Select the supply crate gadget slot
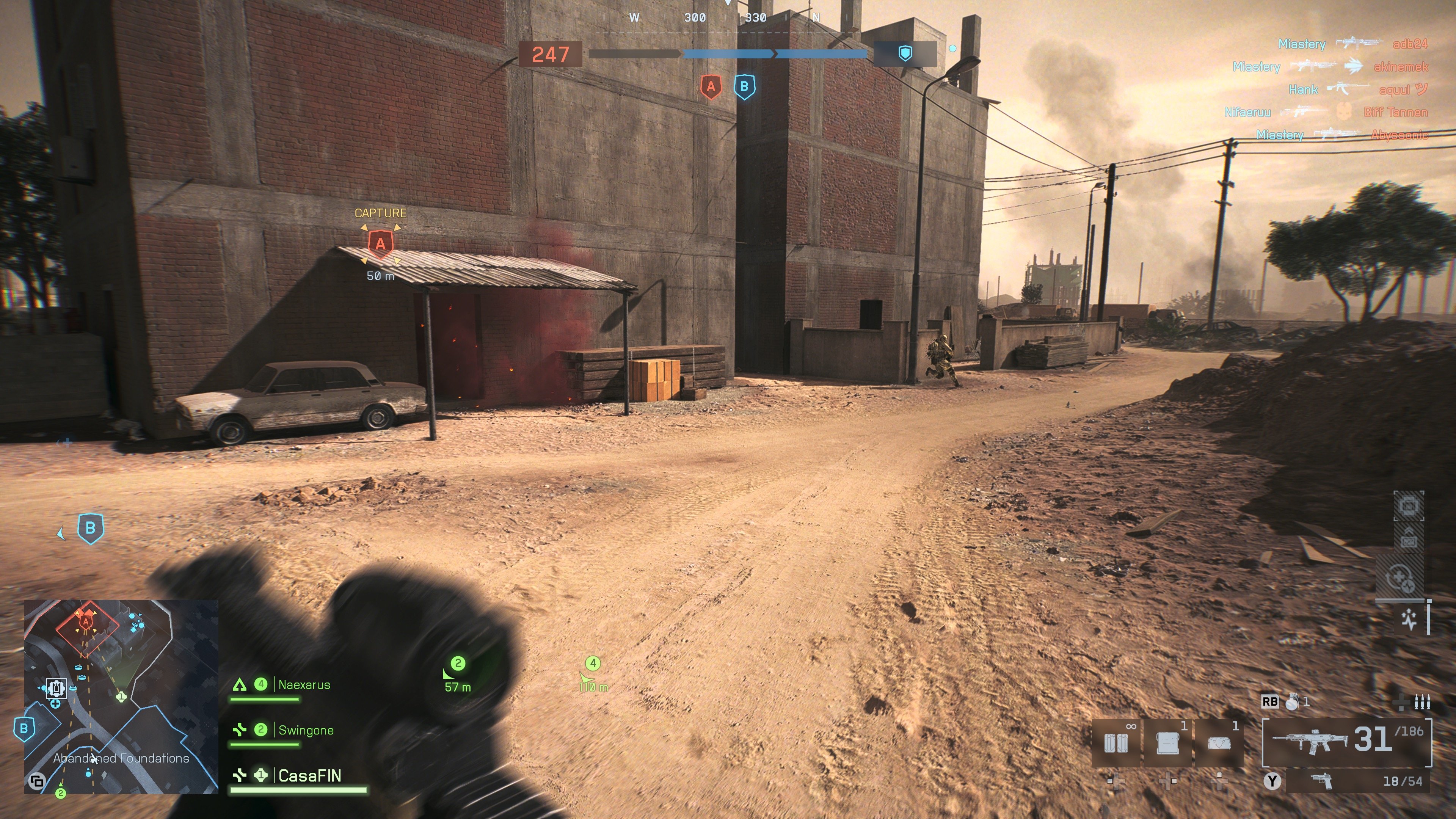This screenshot has height=819, width=1456. click(1168, 743)
